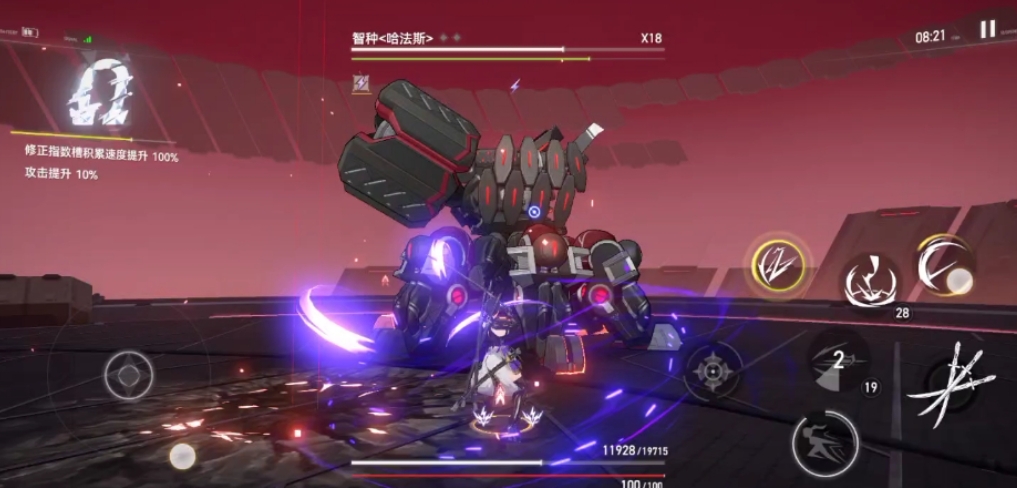Tap the crossed swords basic attack button
This screenshot has height=488, width=1017.
(x=946, y=385)
